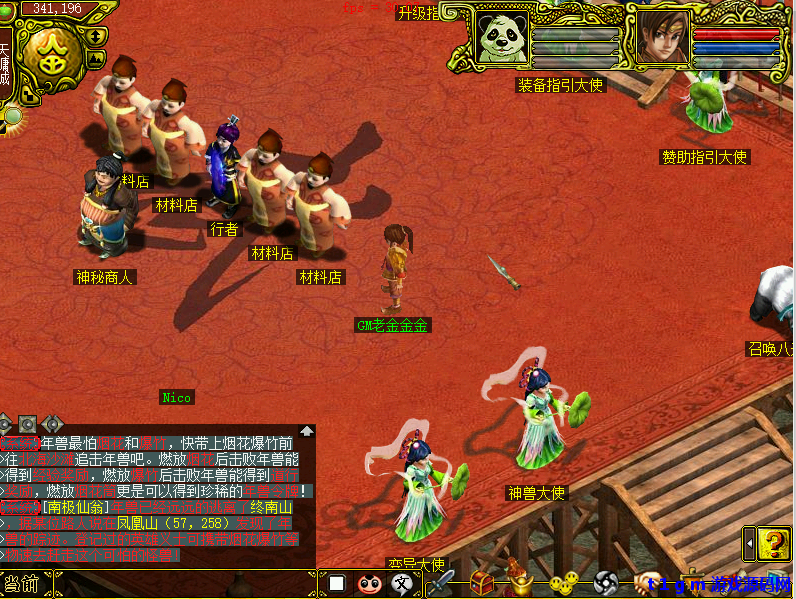The image size is (796, 599).
Task: Open the crossed sword combat icon
Action: tap(440, 583)
